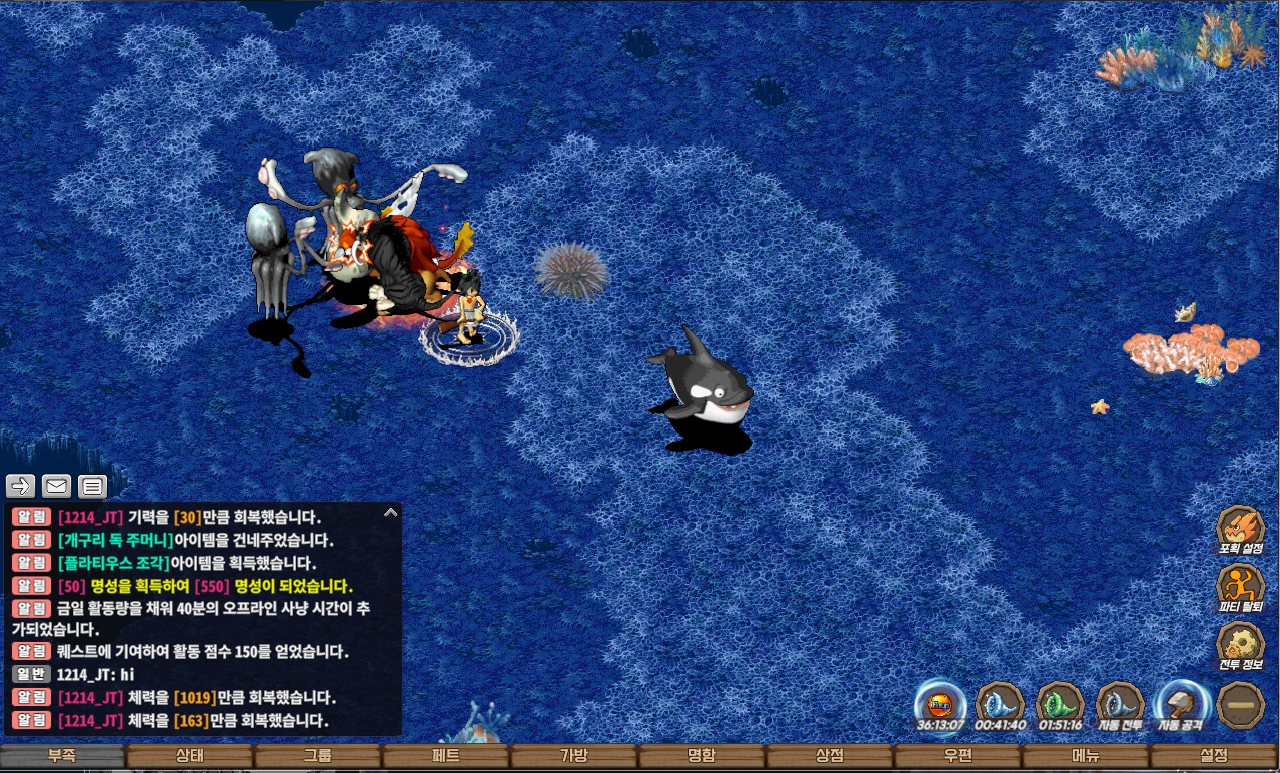Click the 파티 탈퇴 leave party icon

[1240, 585]
